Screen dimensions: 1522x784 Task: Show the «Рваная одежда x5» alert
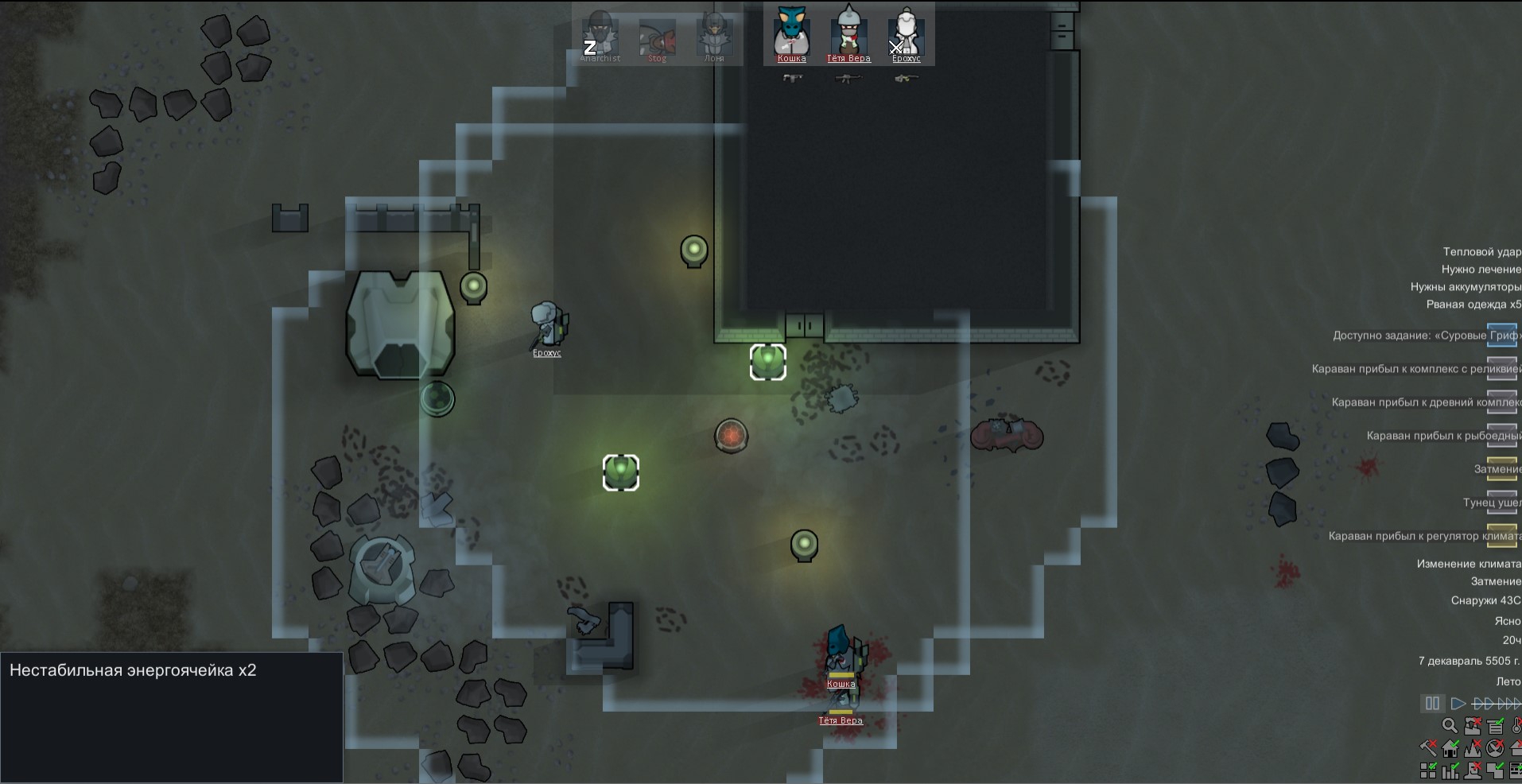pyautogui.click(x=1473, y=305)
